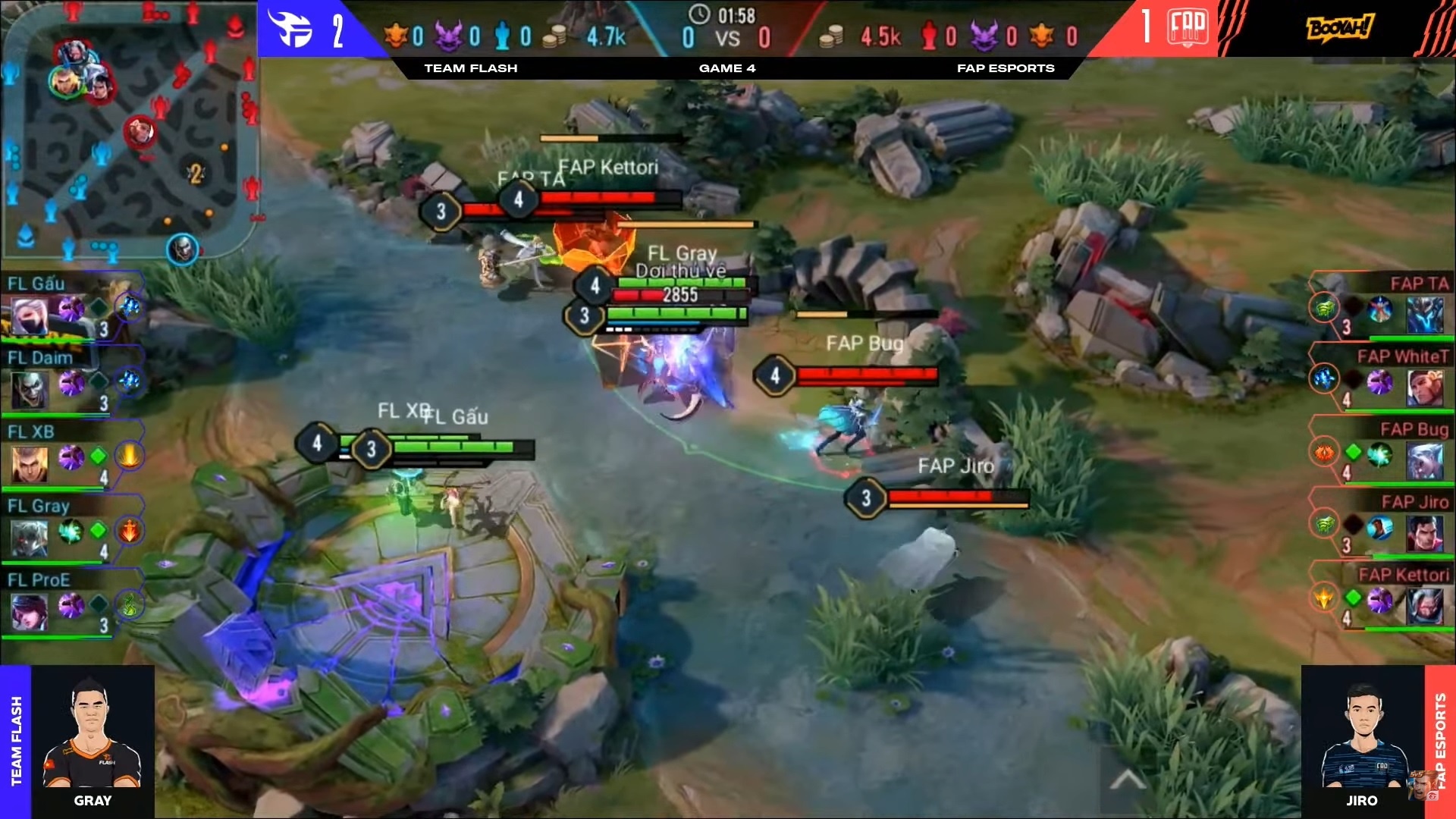Screen dimensions: 1456x819
Task: Click the JIRO player card
Action: pyautogui.click(x=1362, y=741)
